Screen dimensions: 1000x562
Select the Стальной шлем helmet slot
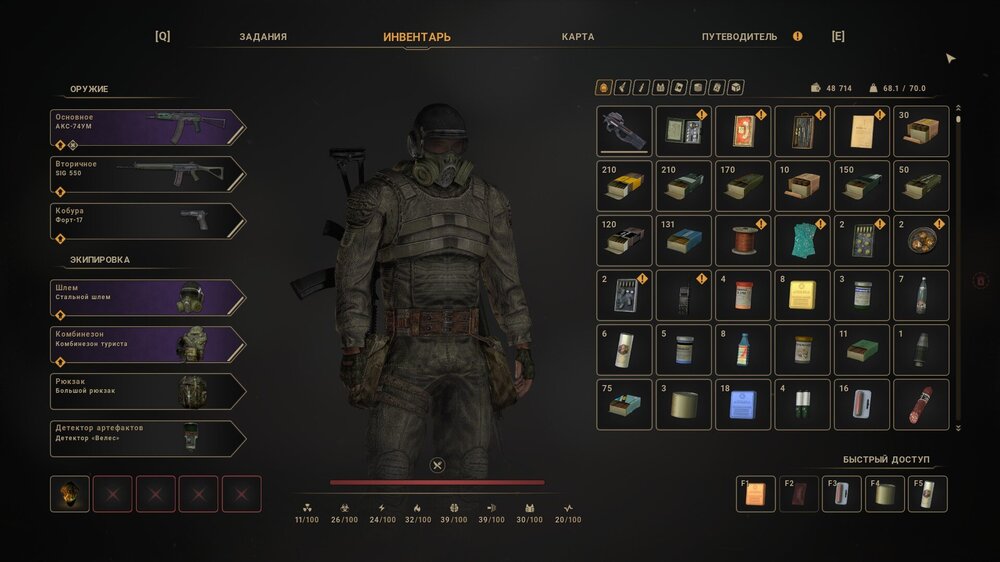[x=147, y=298]
